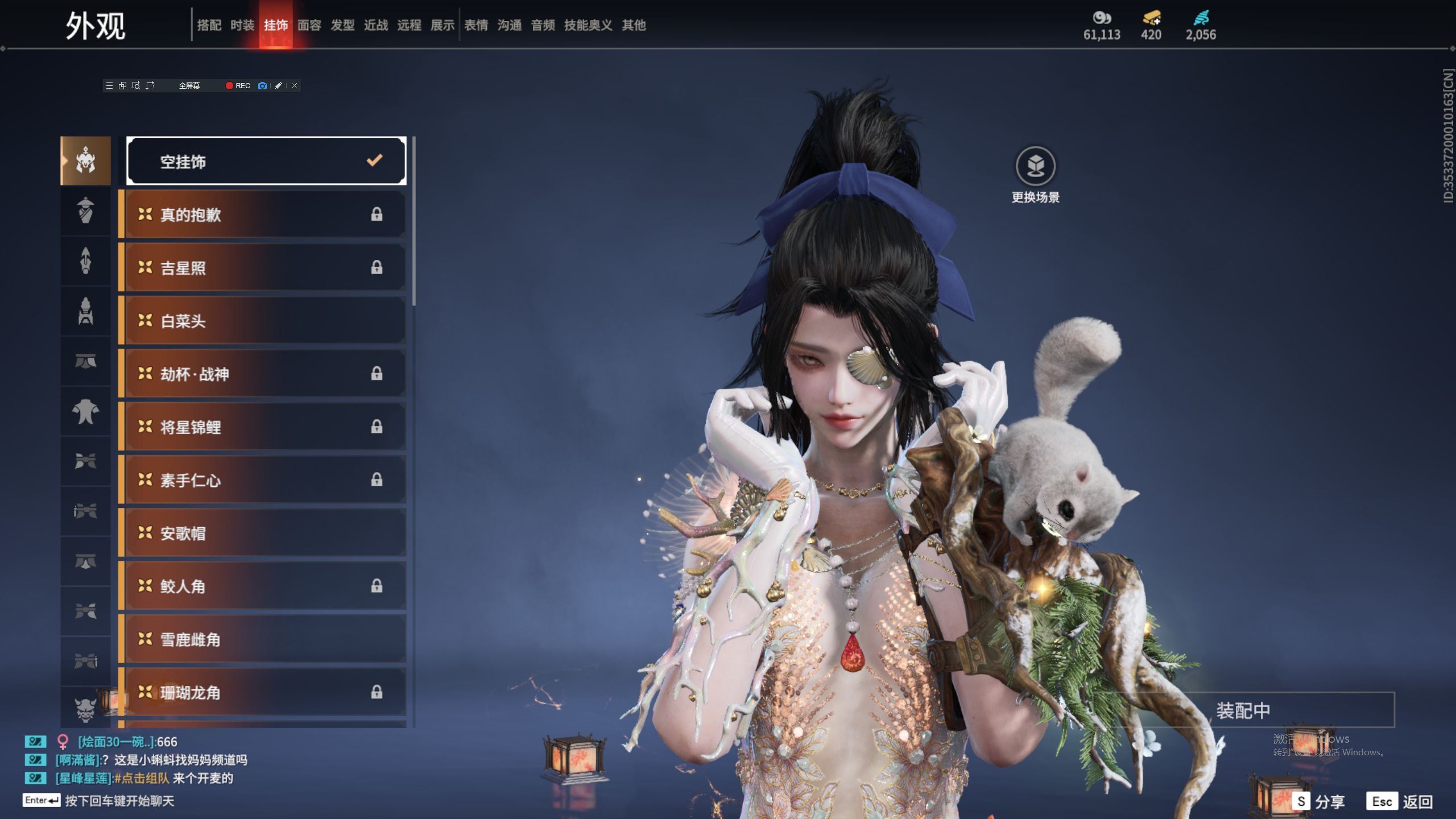The width and height of the screenshot is (1456, 819).
Task: Switch to the 技能奥义 tab
Action: [588, 25]
